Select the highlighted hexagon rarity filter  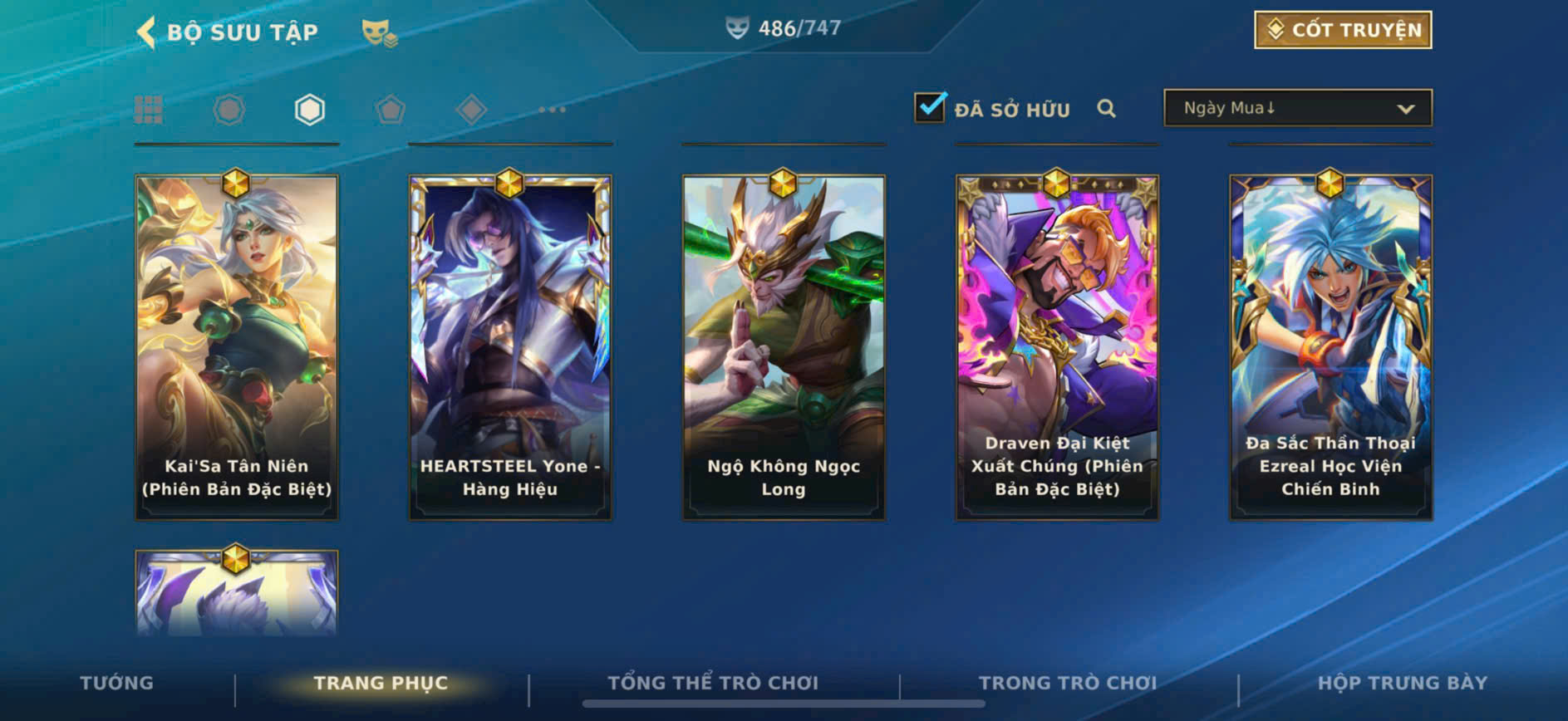coord(309,110)
